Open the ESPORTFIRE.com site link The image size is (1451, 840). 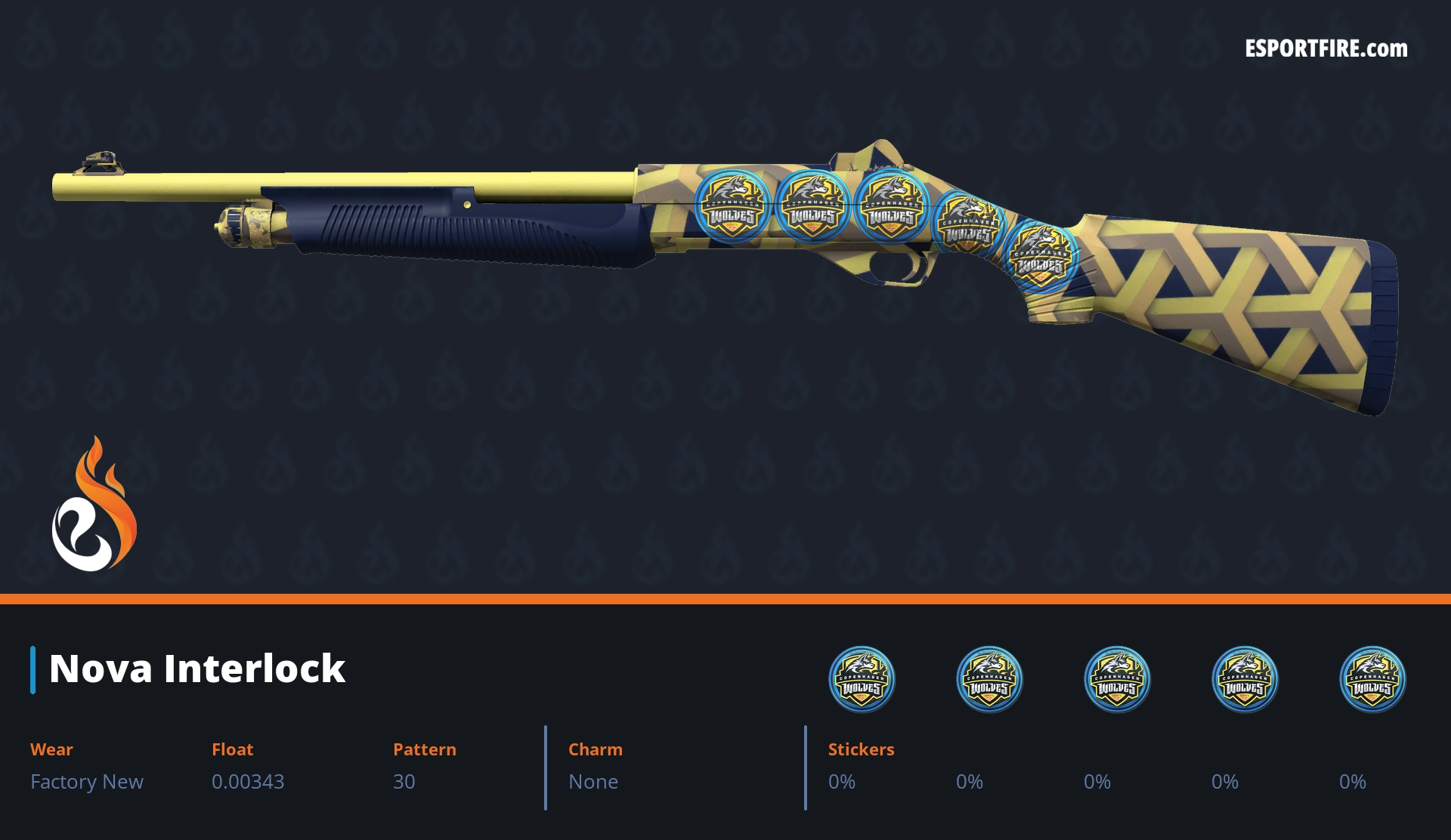pos(1326,49)
